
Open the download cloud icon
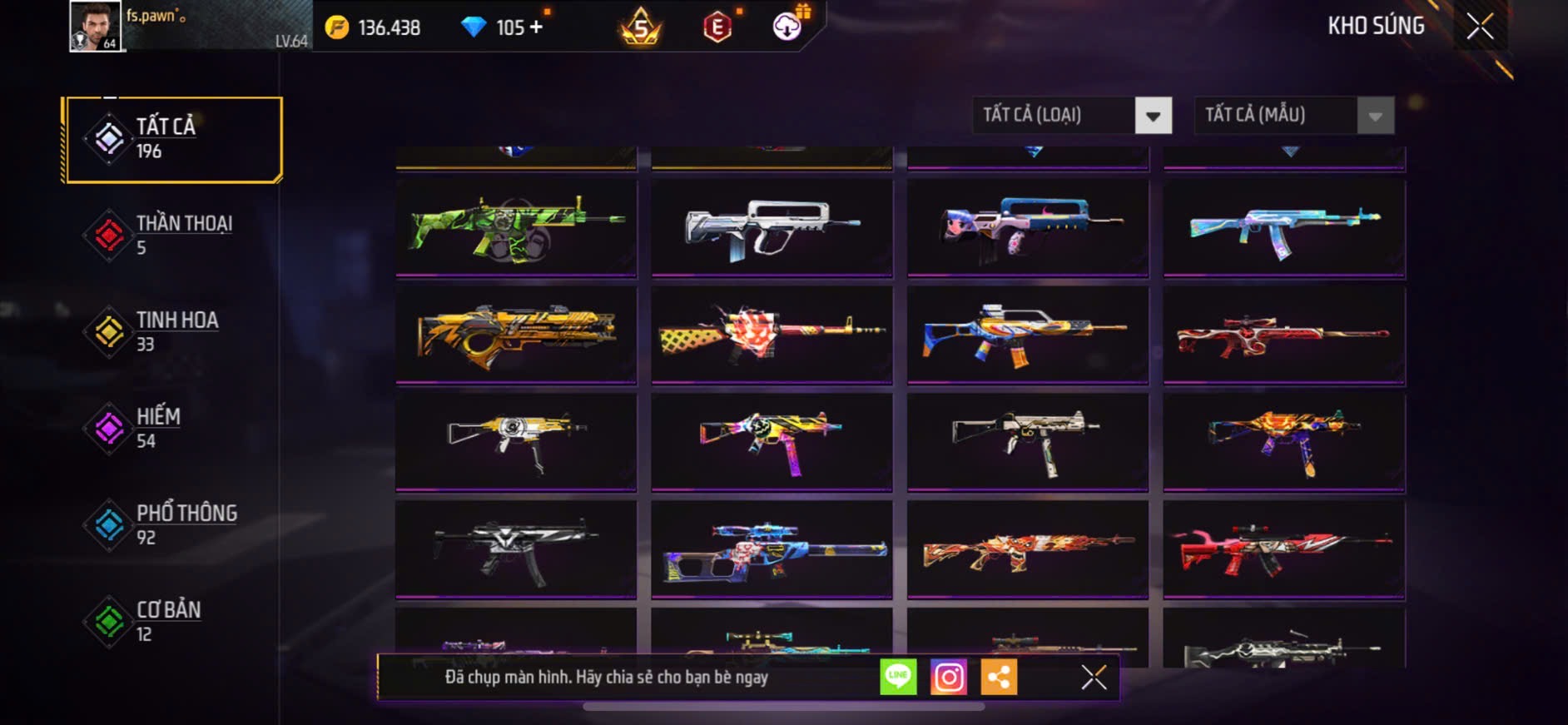[786, 27]
